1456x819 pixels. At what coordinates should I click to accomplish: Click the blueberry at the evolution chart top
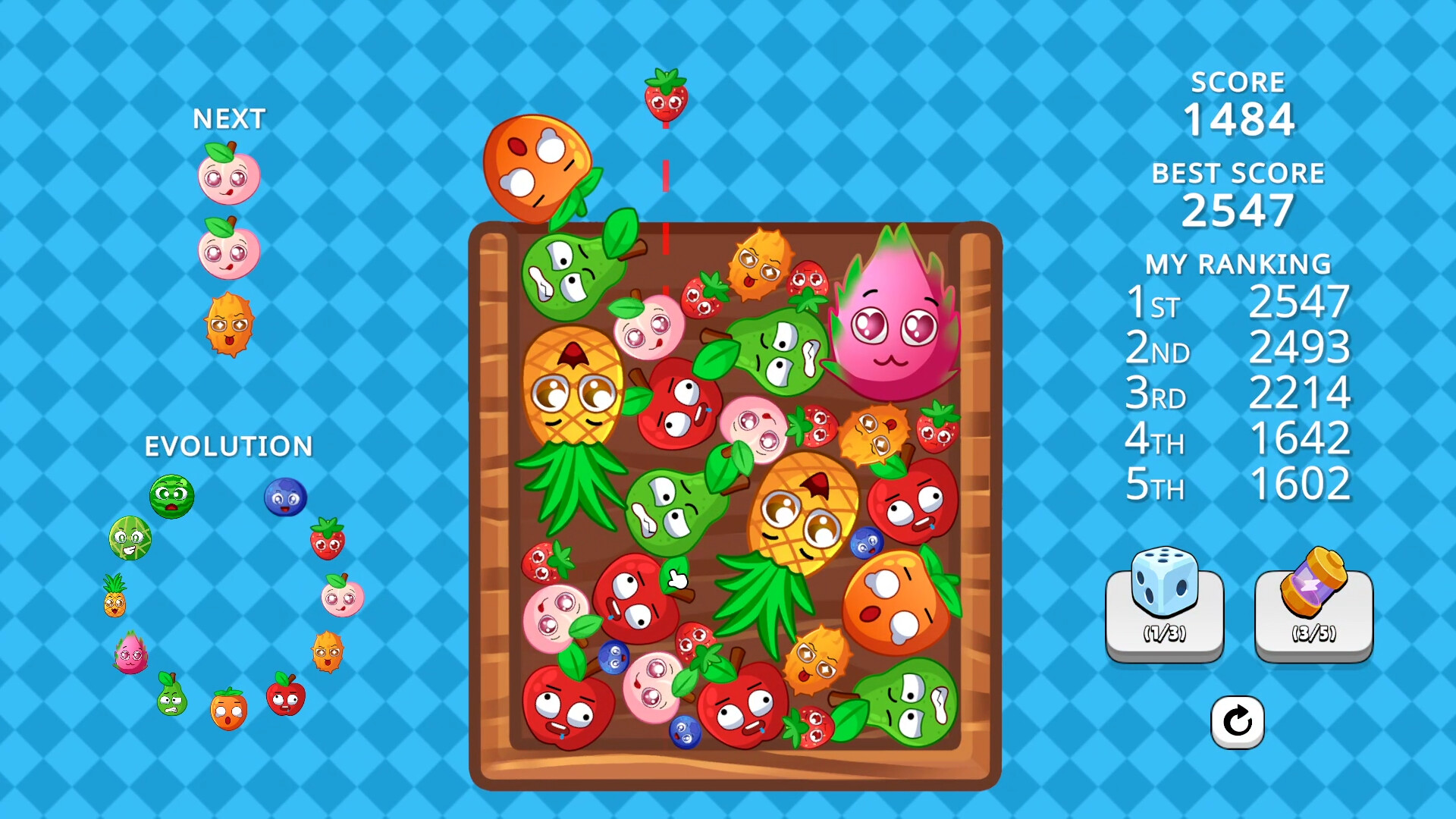click(x=285, y=497)
